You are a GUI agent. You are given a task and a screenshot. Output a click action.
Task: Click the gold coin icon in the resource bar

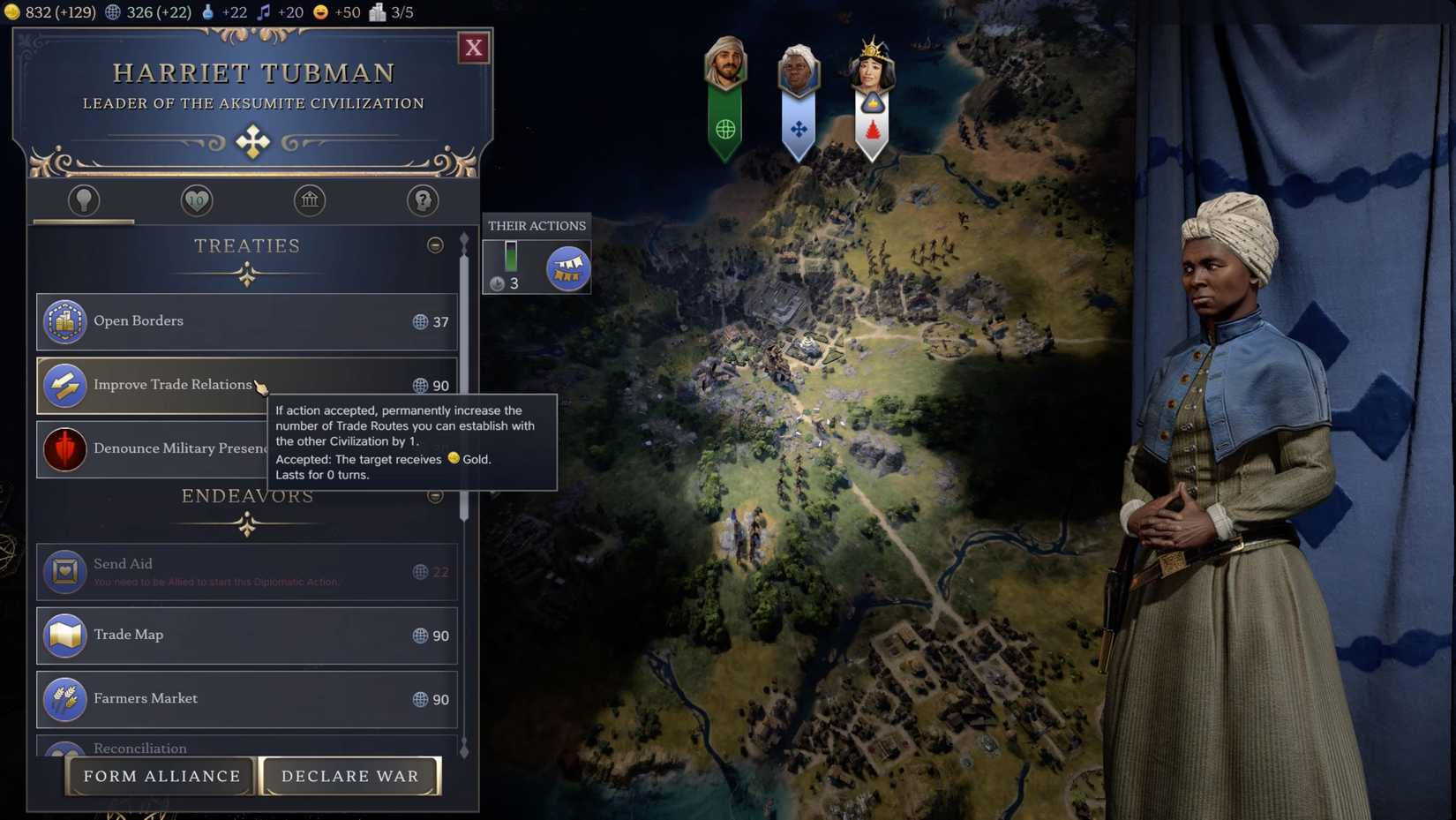click(12, 12)
